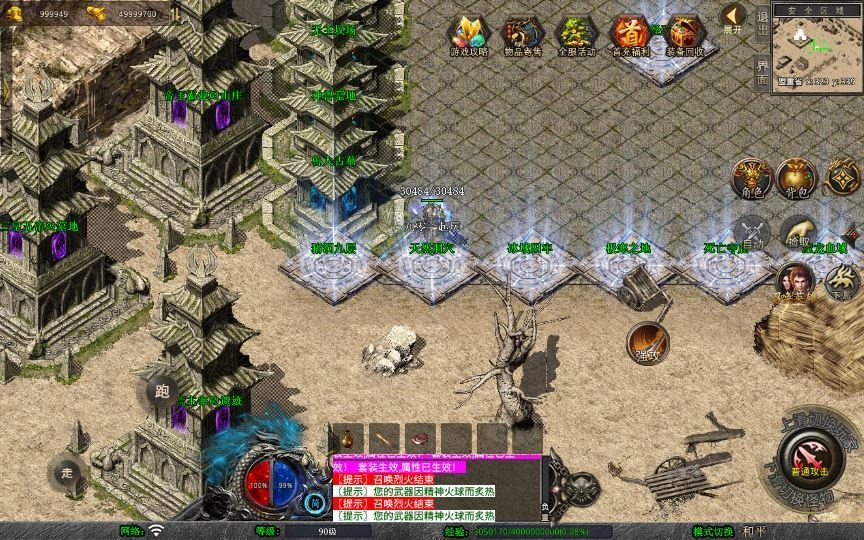Switch movement to 跑 run mode
Screen dimensions: 864x540
162,391
